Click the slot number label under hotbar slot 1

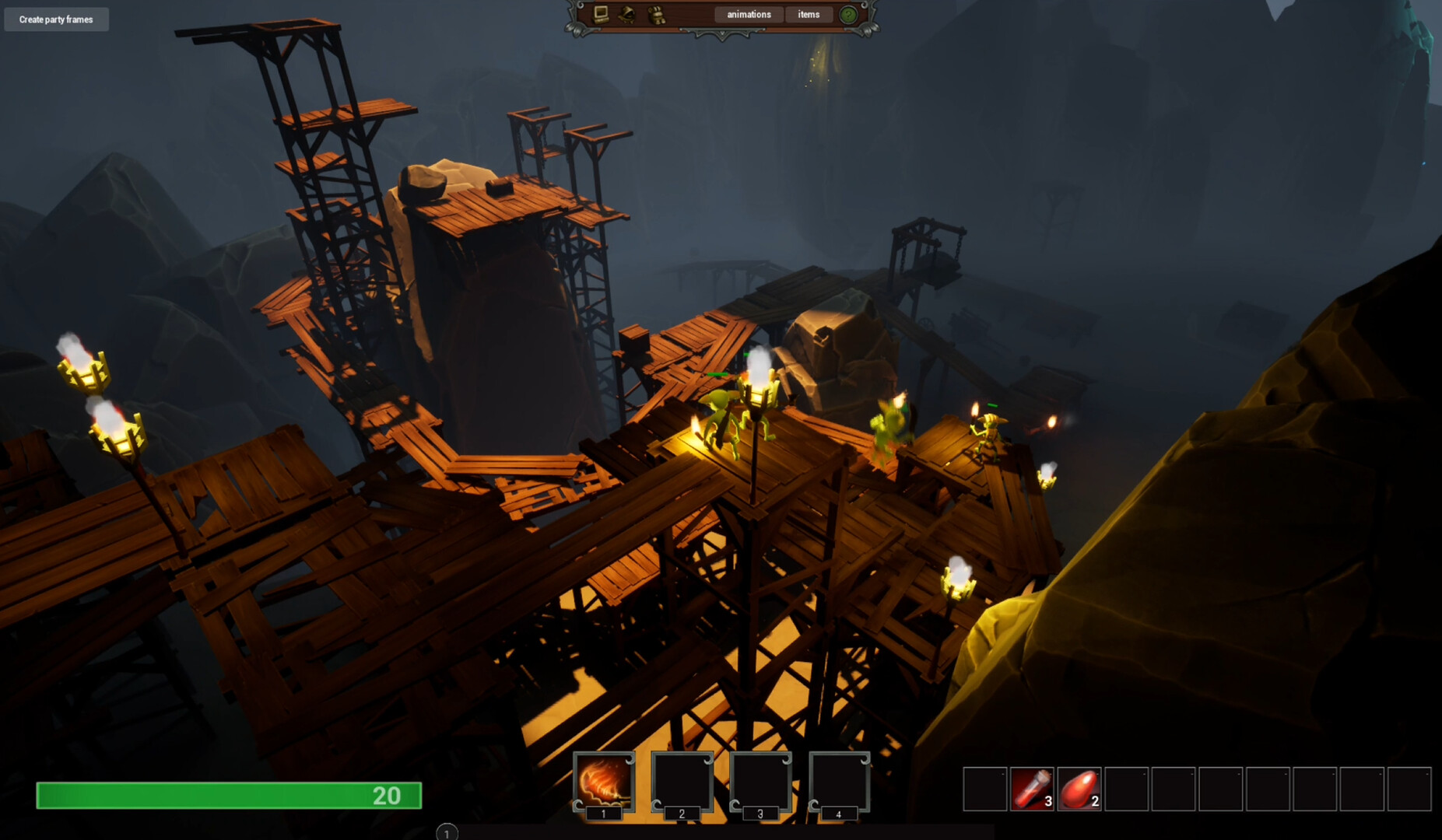coord(603,813)
